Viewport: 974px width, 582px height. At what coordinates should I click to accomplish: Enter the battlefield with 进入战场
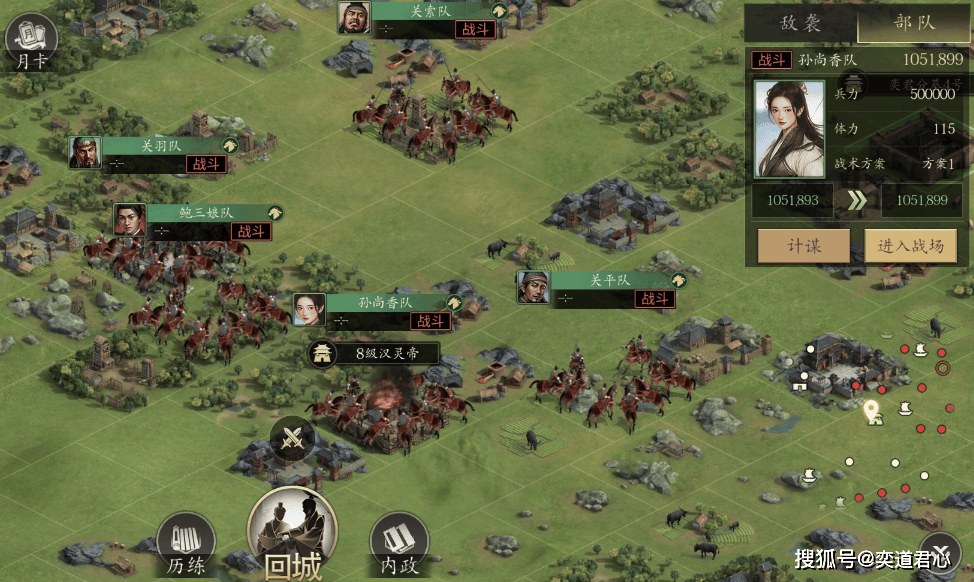coord(917,245)
